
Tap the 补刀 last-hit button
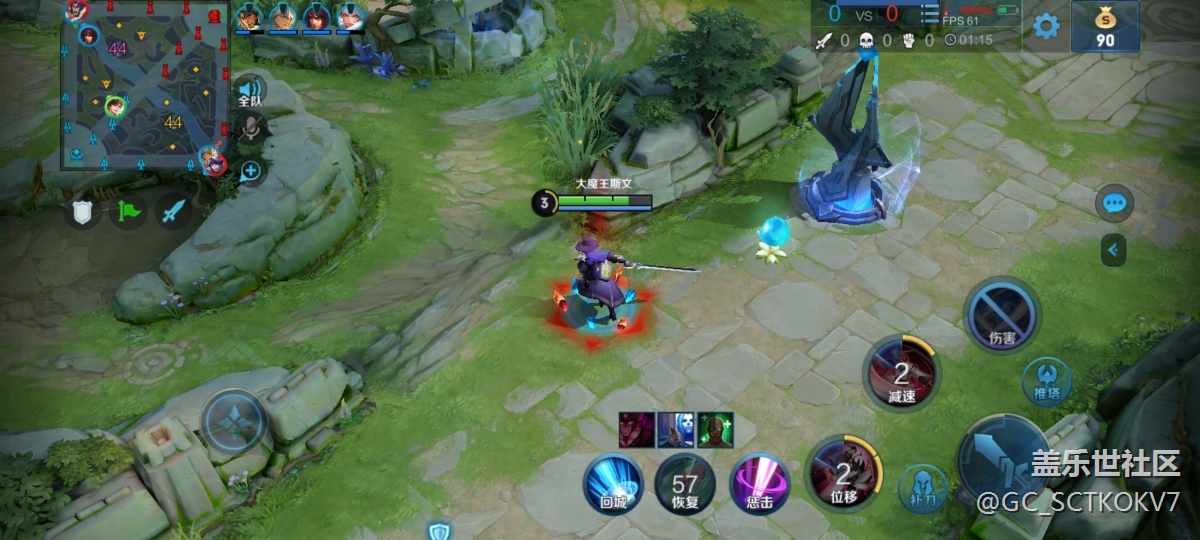click(x=922, y=488)
